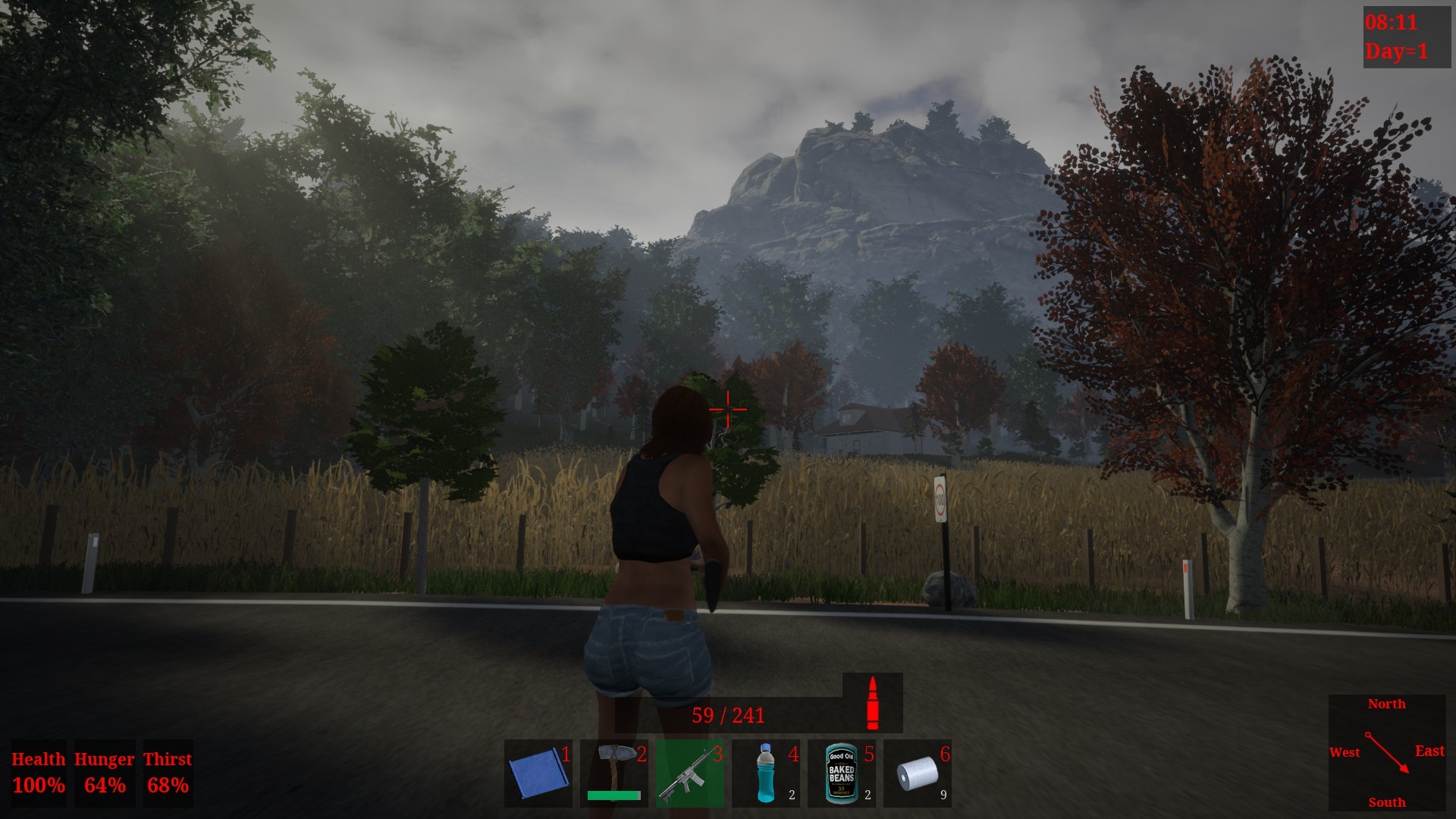Select the Baked Beans can slot
The image size is (1456, 819).
click(841, 773)
